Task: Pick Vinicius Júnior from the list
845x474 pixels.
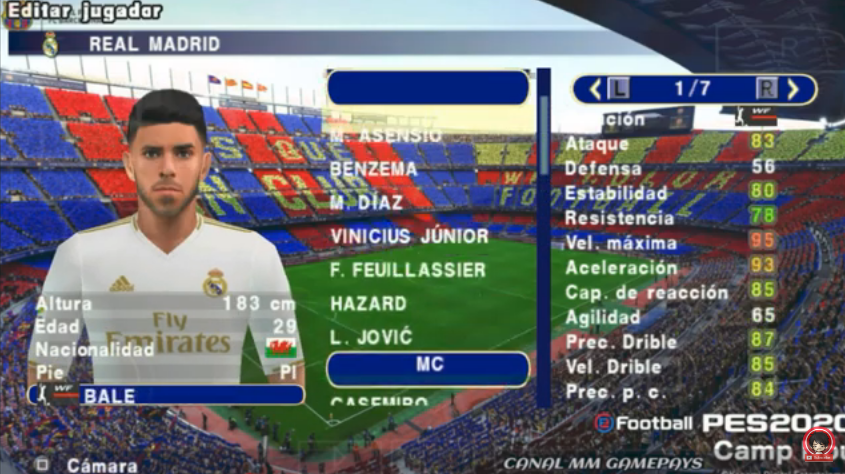Action: click(409, 237)
